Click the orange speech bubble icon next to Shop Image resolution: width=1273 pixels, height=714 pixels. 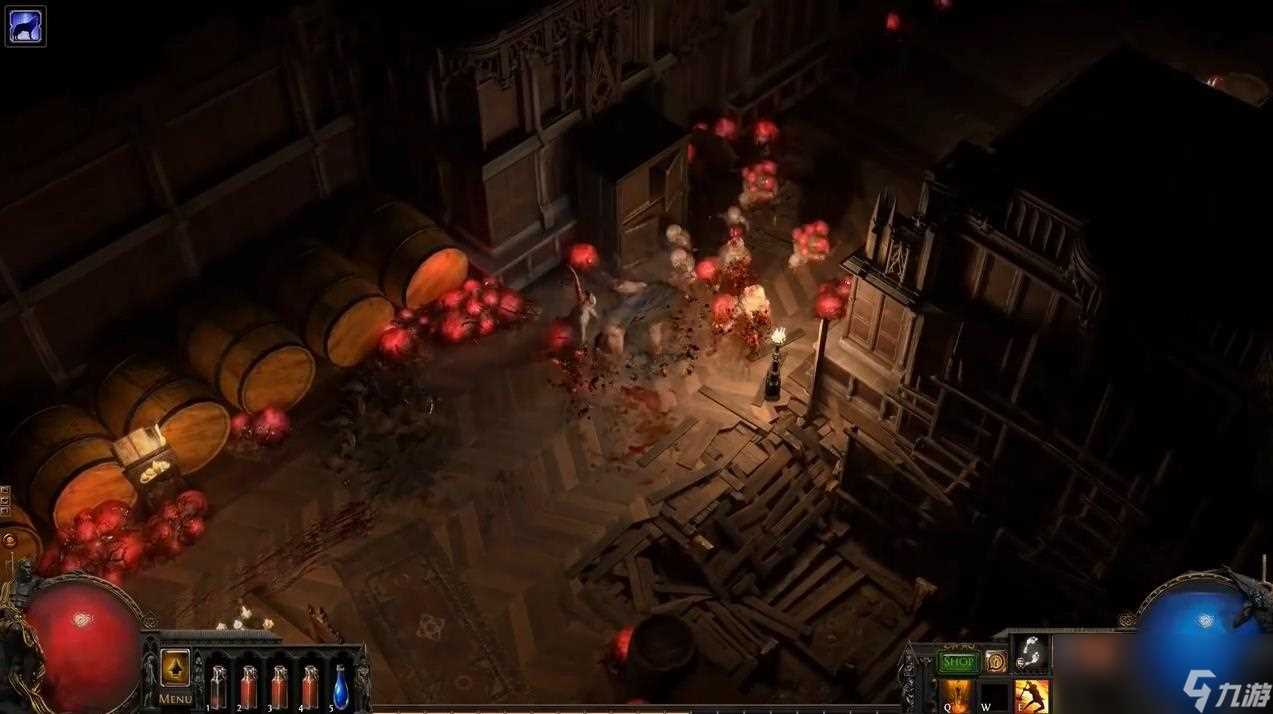point(995,662)
